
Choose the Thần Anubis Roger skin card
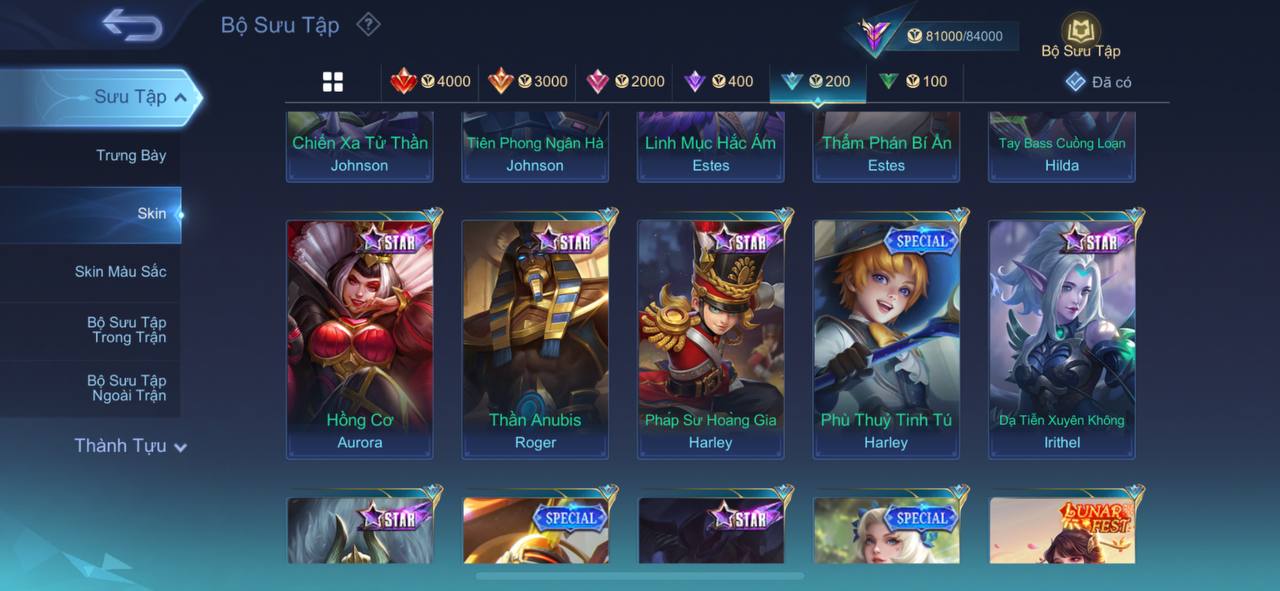[535, 339]
